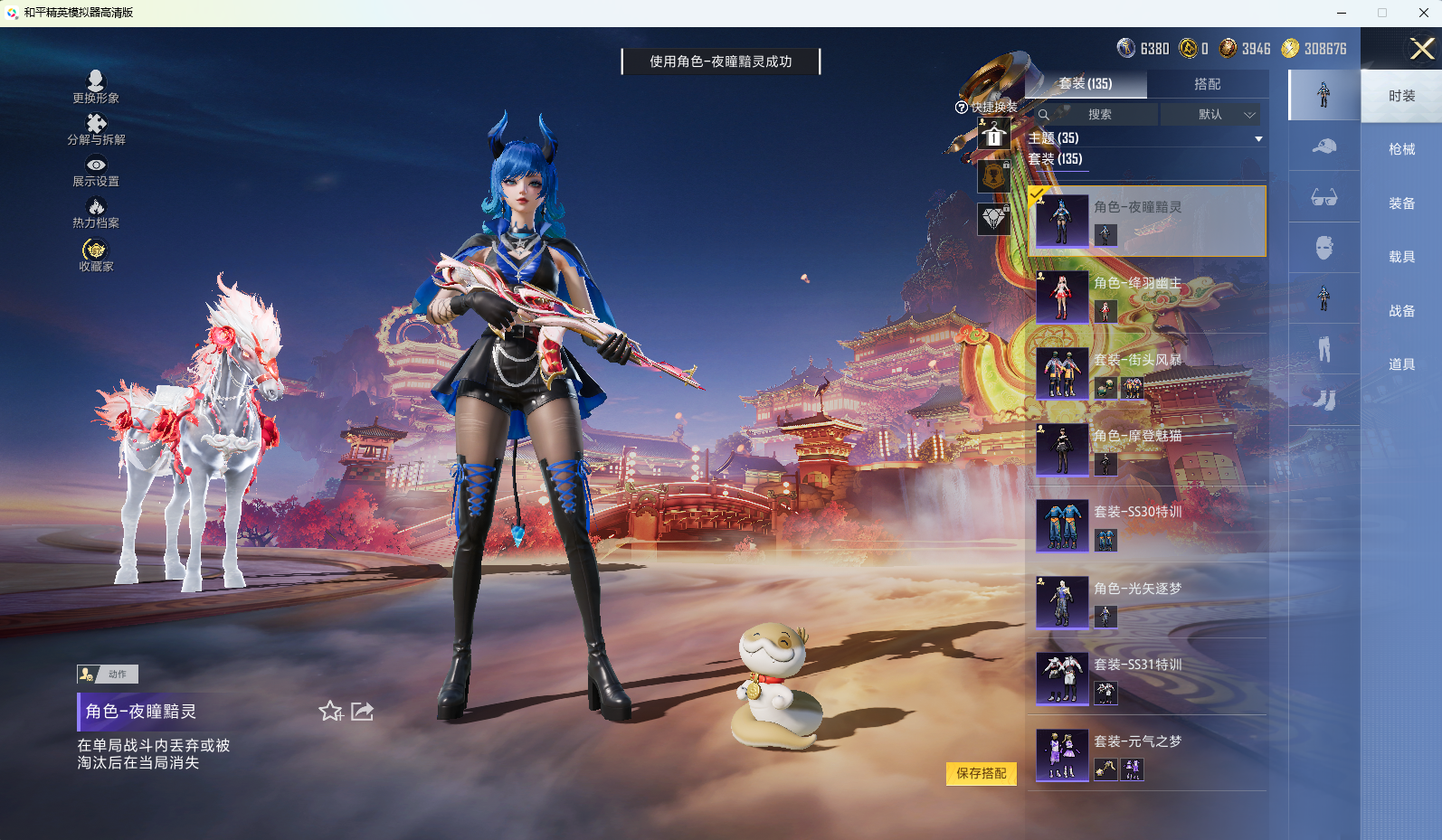
Task: Click the 快捷换装 help question mark
Action: point(960,109)
